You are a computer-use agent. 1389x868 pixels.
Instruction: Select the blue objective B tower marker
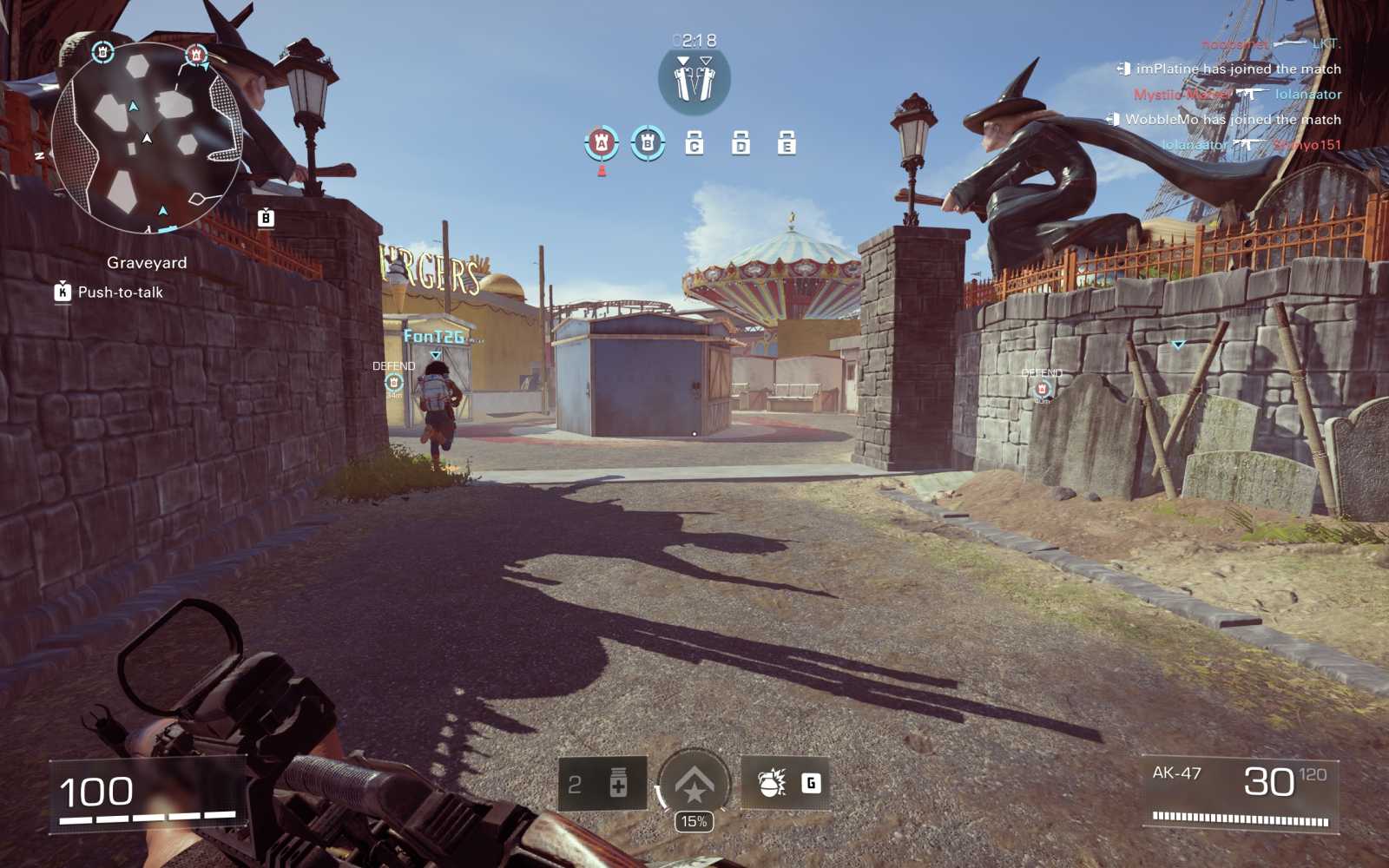[646, 141]
